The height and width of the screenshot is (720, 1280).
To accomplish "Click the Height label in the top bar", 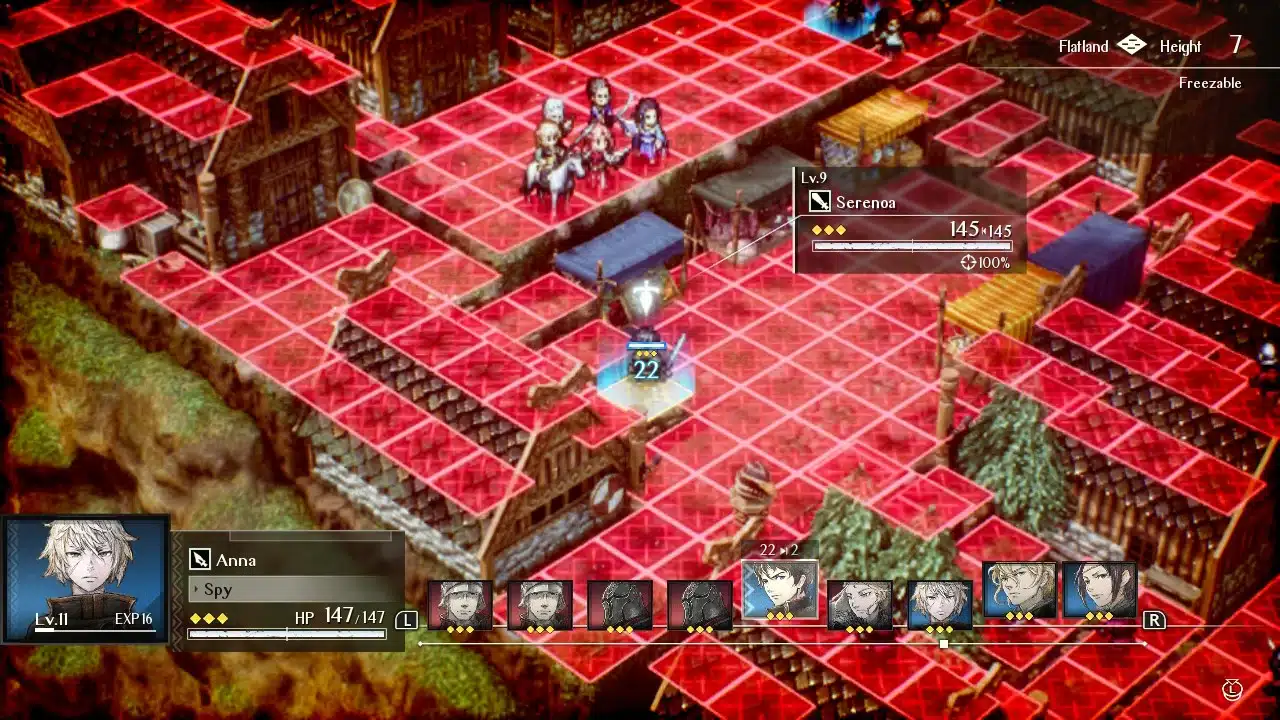I will 1182,46.
